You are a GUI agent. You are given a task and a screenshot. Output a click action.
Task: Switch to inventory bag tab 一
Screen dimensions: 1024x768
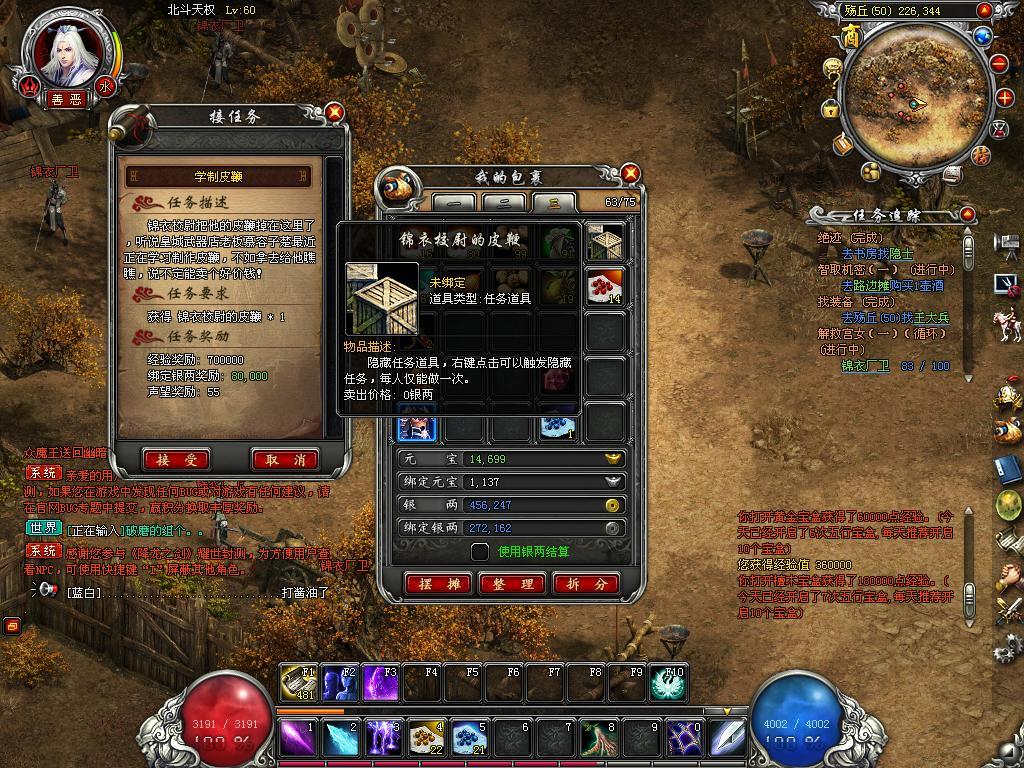(453, 203)
